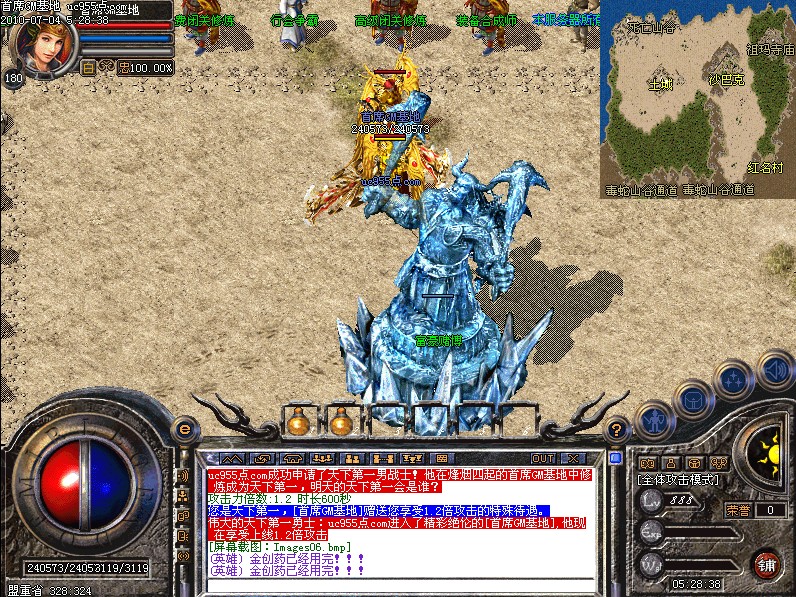Open the character figure round button

(x=655, y=418)
